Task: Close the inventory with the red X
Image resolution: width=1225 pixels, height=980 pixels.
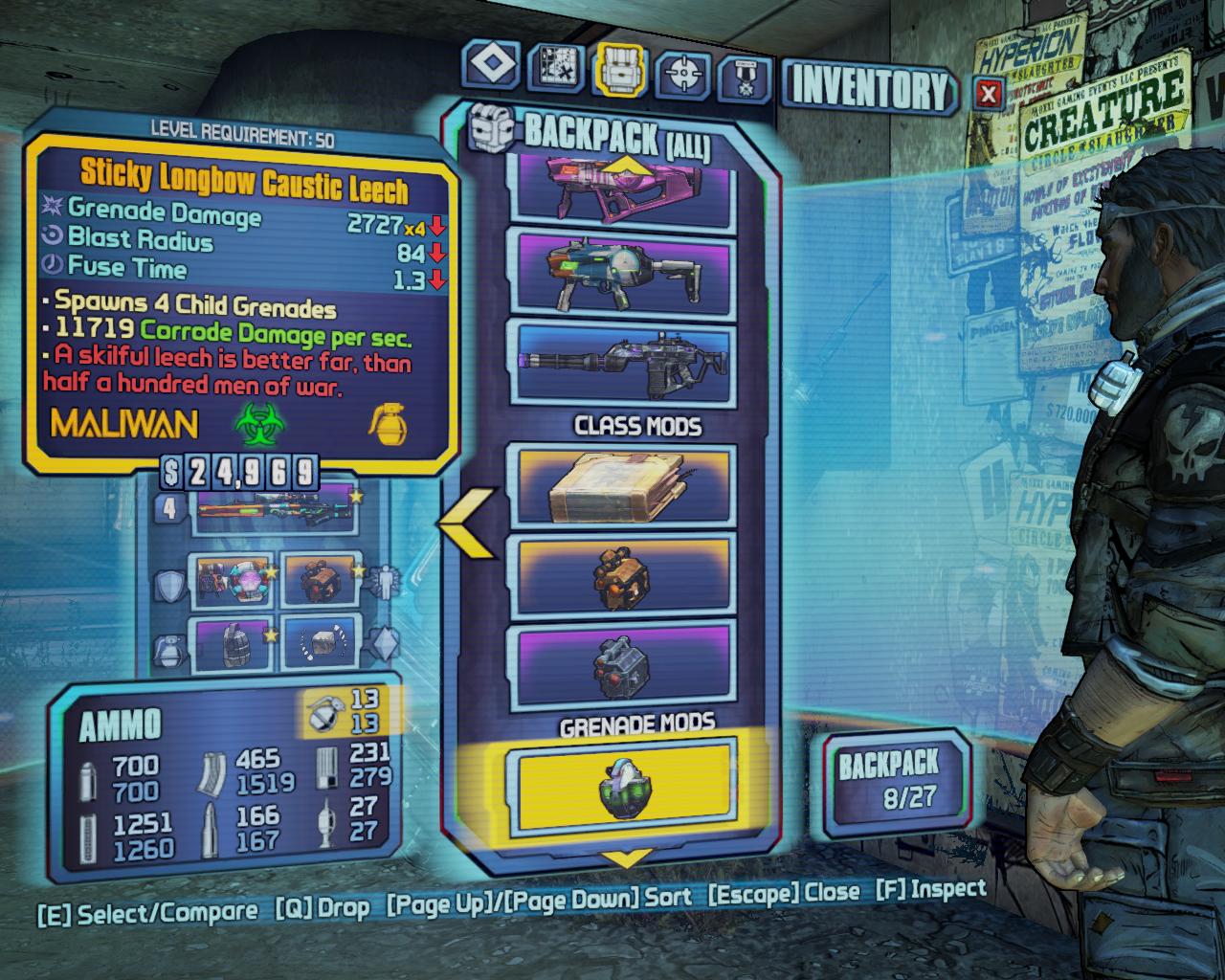Action: click(989, 93)
